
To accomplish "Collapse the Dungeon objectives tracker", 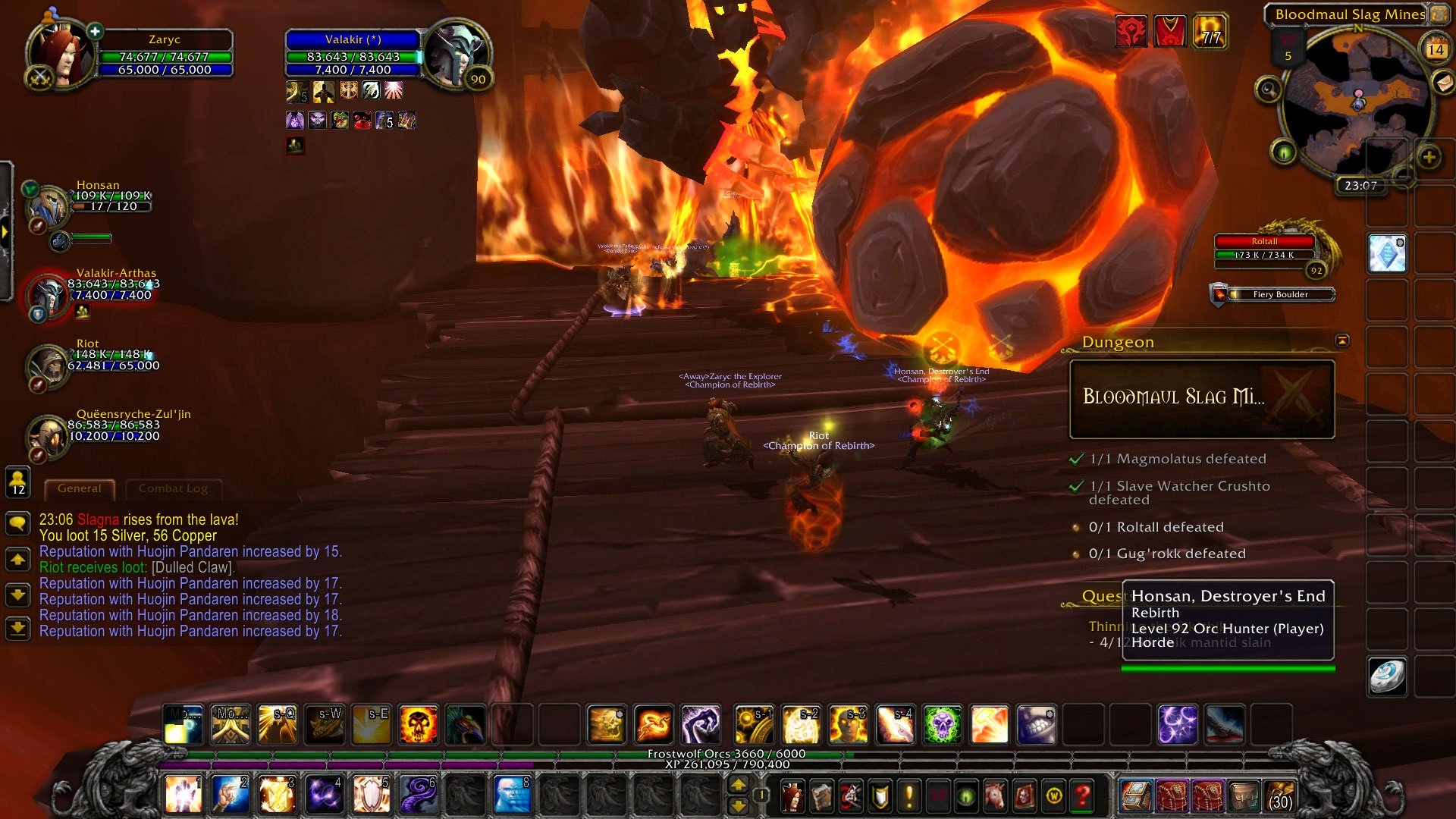I will tap(1342, 341).
